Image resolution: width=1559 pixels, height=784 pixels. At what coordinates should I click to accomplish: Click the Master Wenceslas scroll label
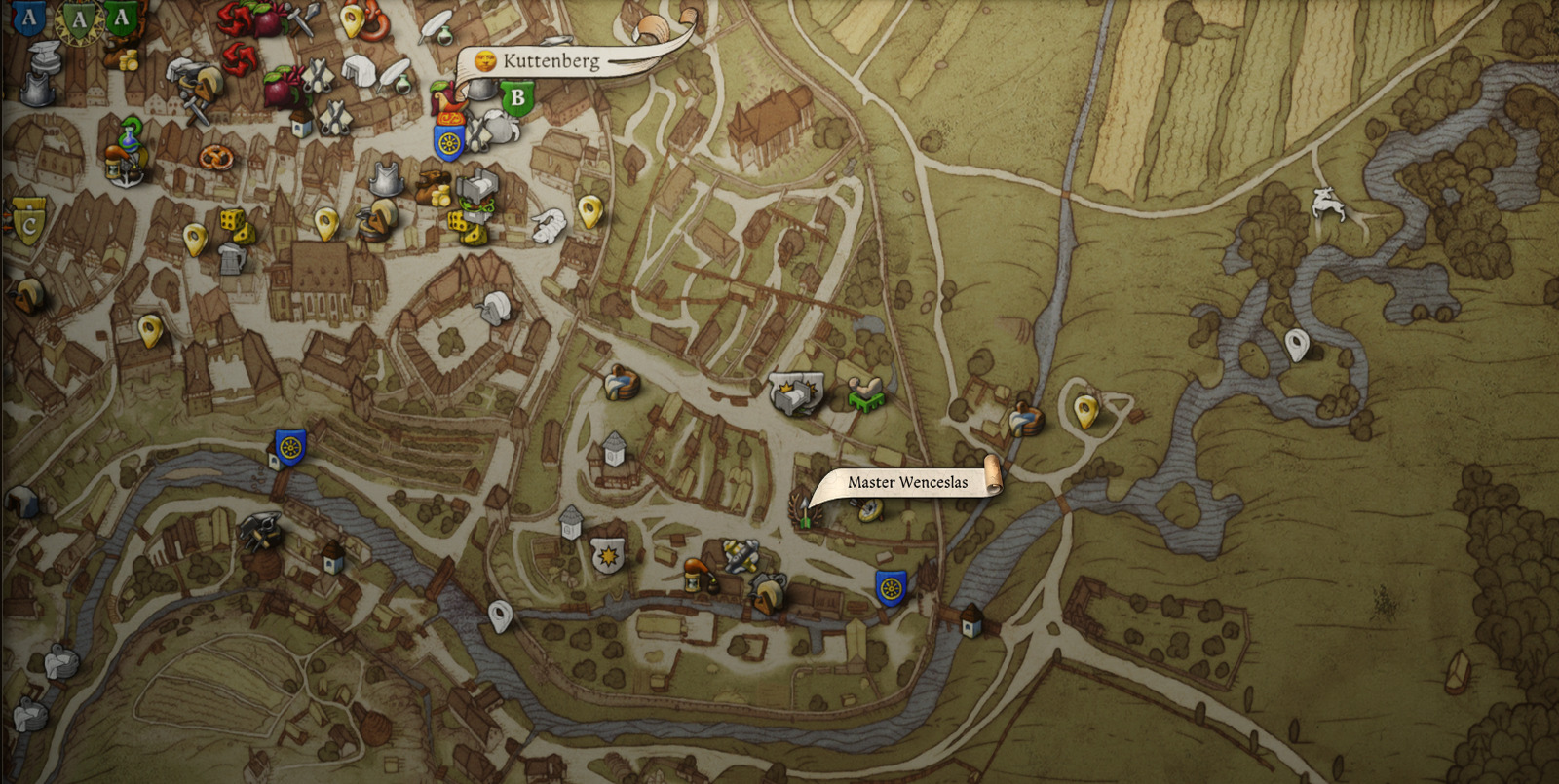[906, 482]
